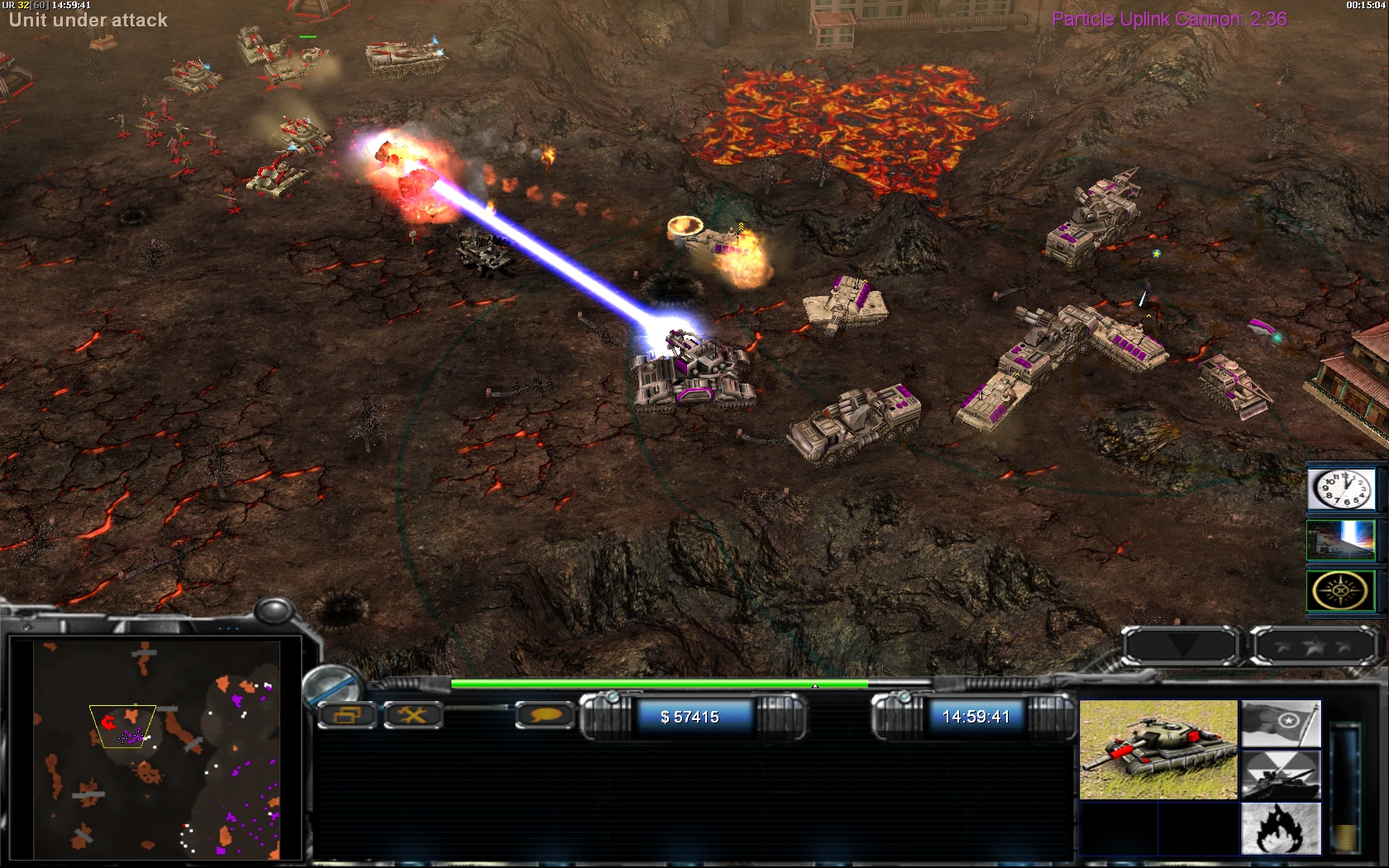The image size is (1389, 868).
Task: Click the overlapping-windows selection icon
Action: tap(347, 716)
